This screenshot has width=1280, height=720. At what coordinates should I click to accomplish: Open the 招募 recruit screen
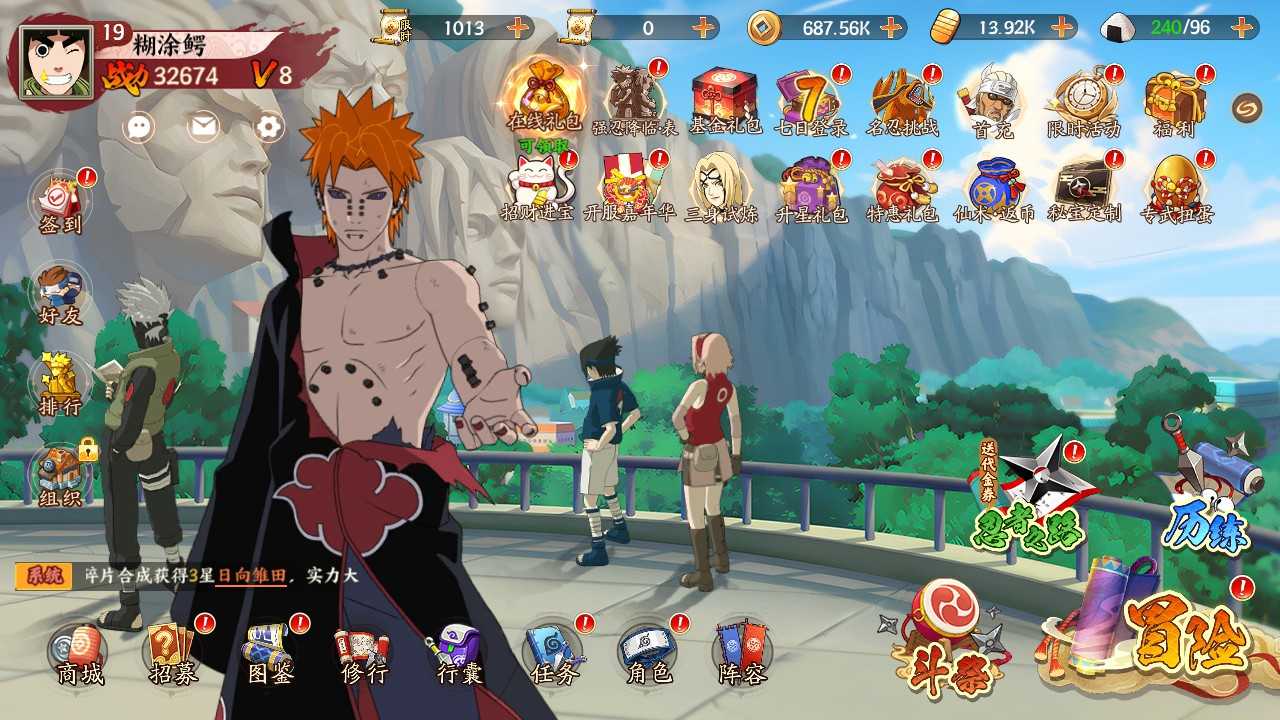click(174, 654)
